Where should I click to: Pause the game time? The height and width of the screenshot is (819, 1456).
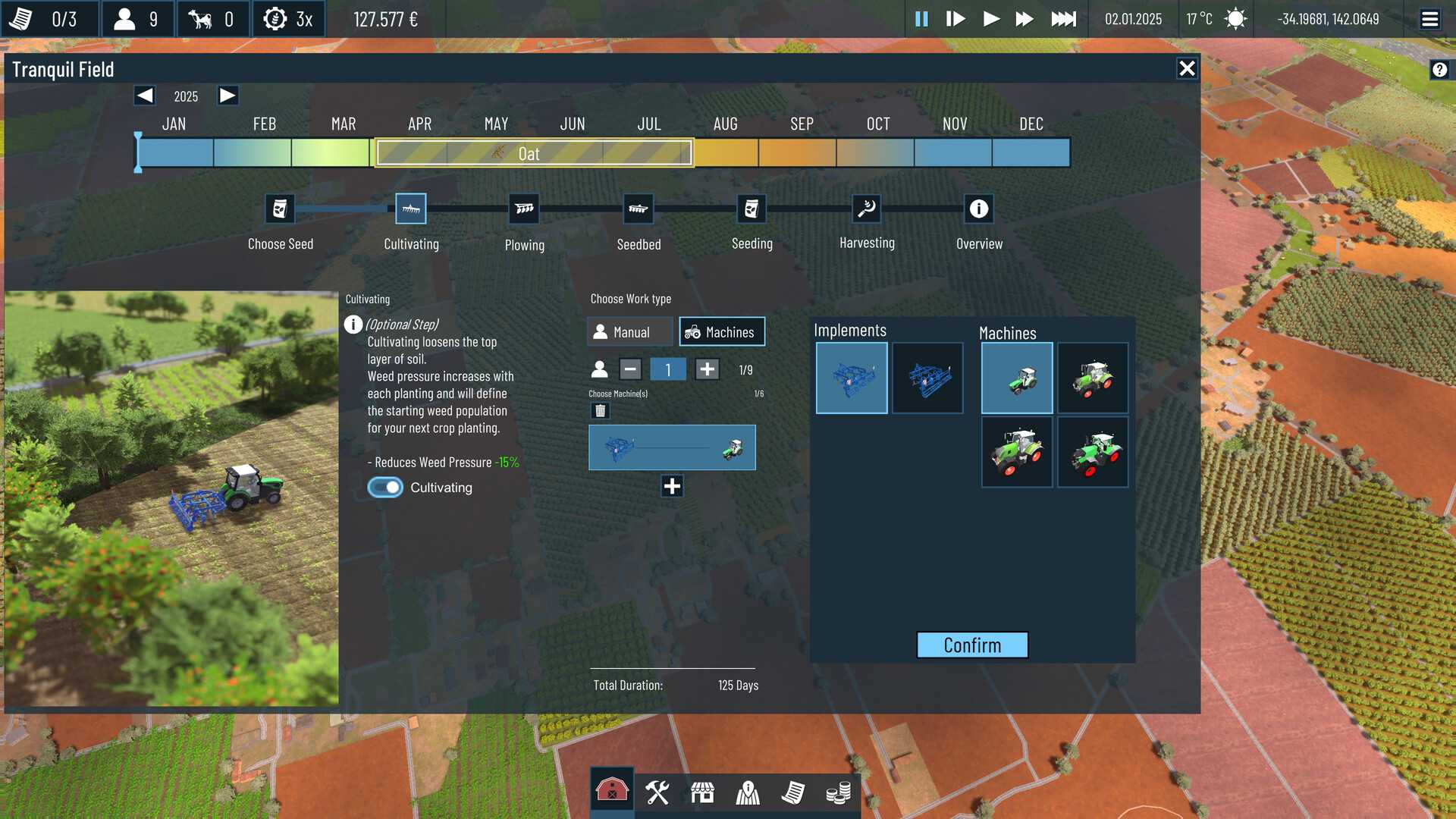[x=921, y=19]
